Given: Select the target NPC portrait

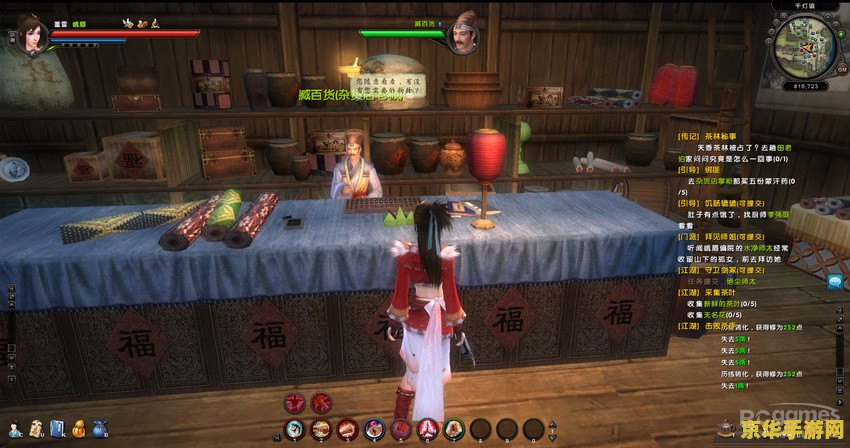Looking at the screenshot, I should click(x=464, y=34).
